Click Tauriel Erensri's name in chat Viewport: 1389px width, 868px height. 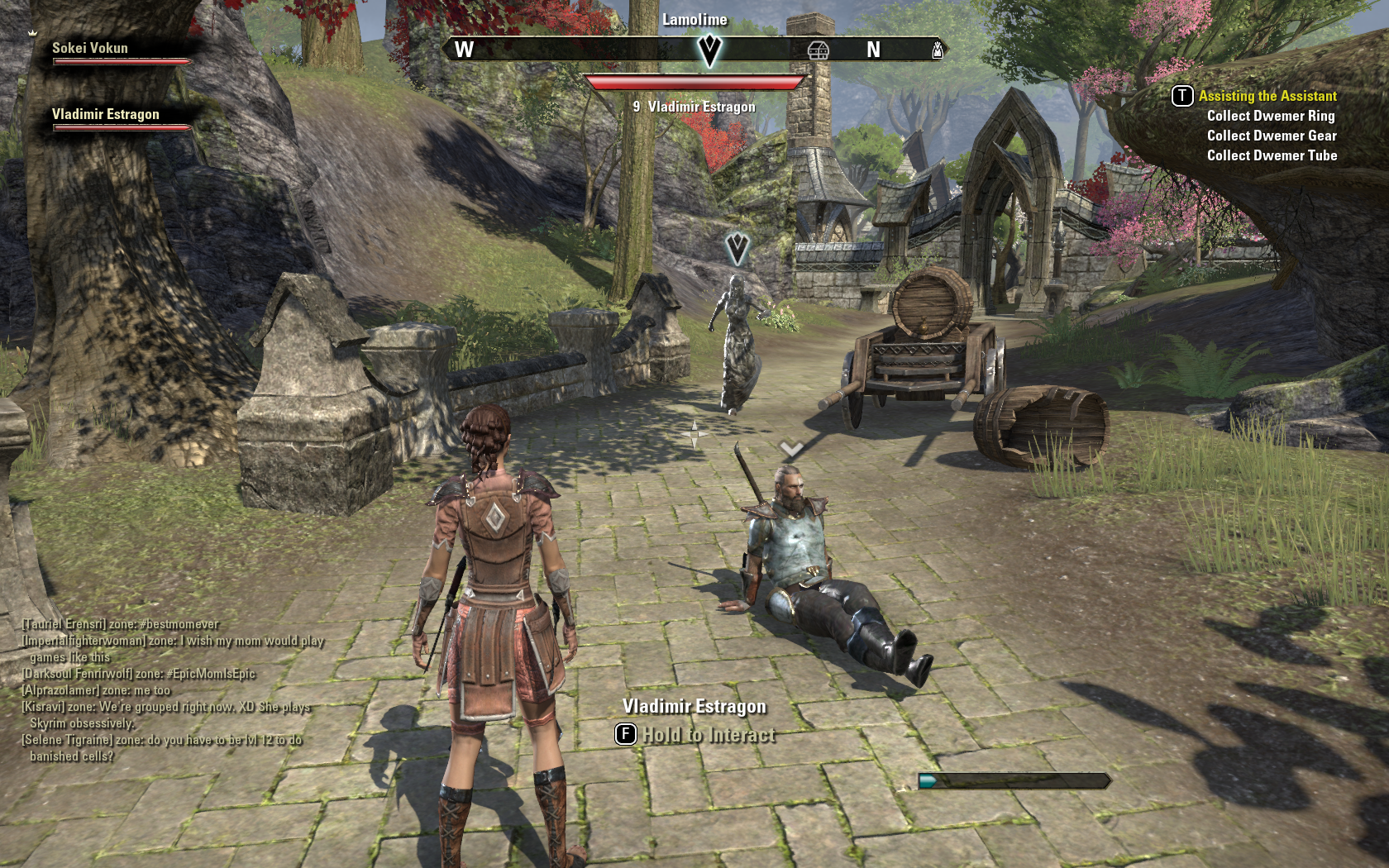click(x=64, y=624)
